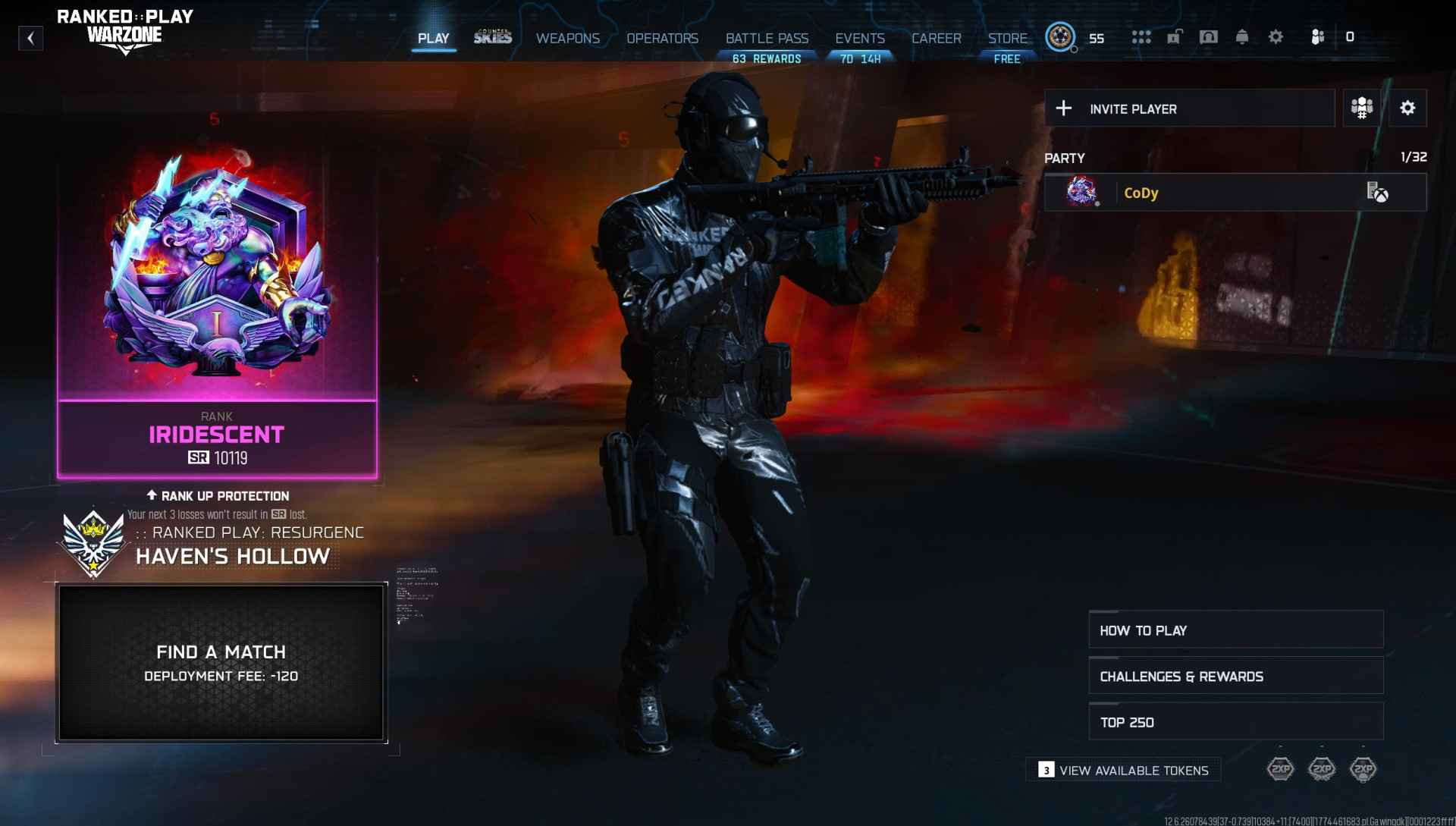Open the recent players headset icon
Screen dimensions: 1456x826
(1210, 37)
